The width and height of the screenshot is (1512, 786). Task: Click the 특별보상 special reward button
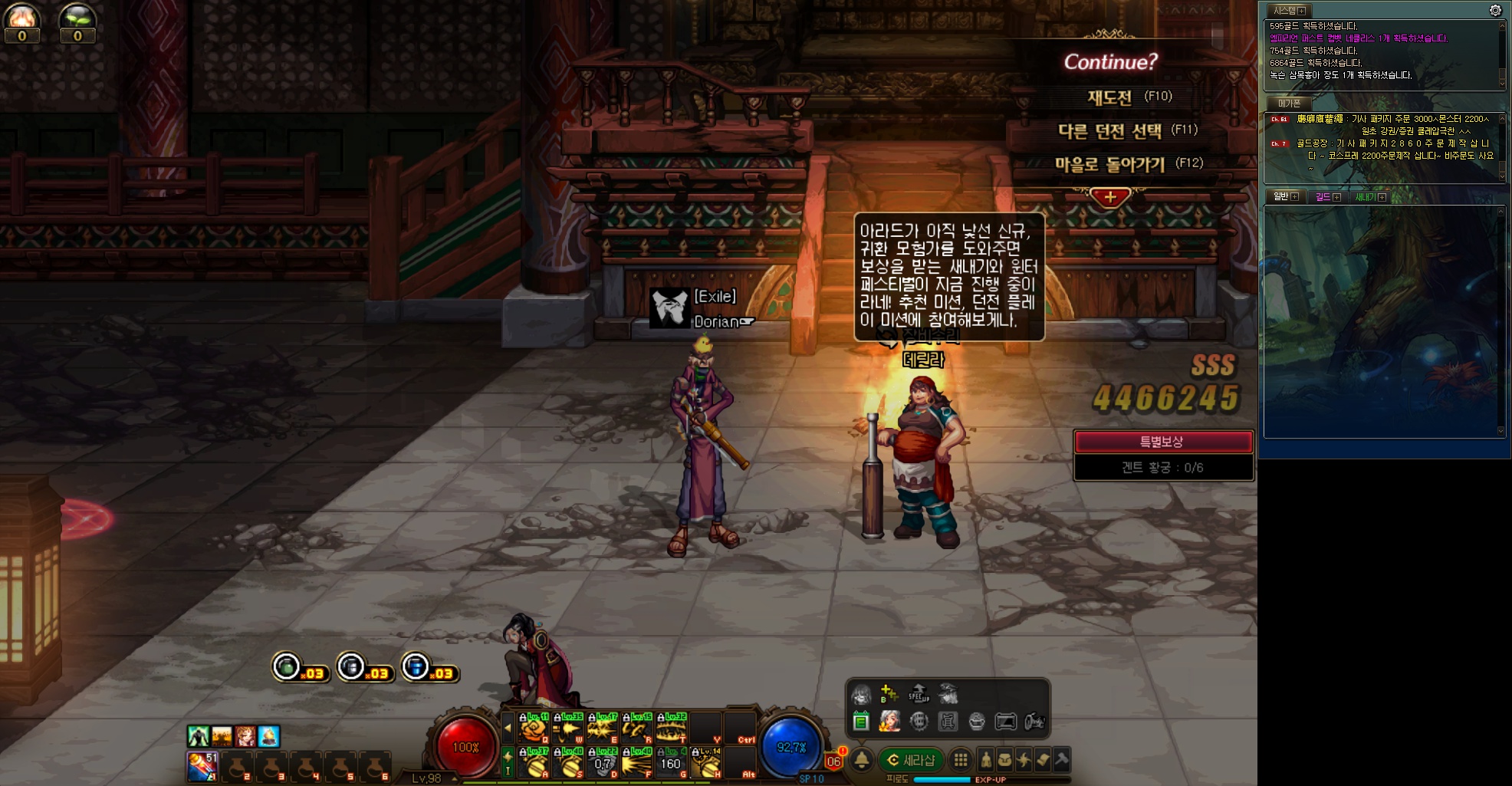point(1162,442)
